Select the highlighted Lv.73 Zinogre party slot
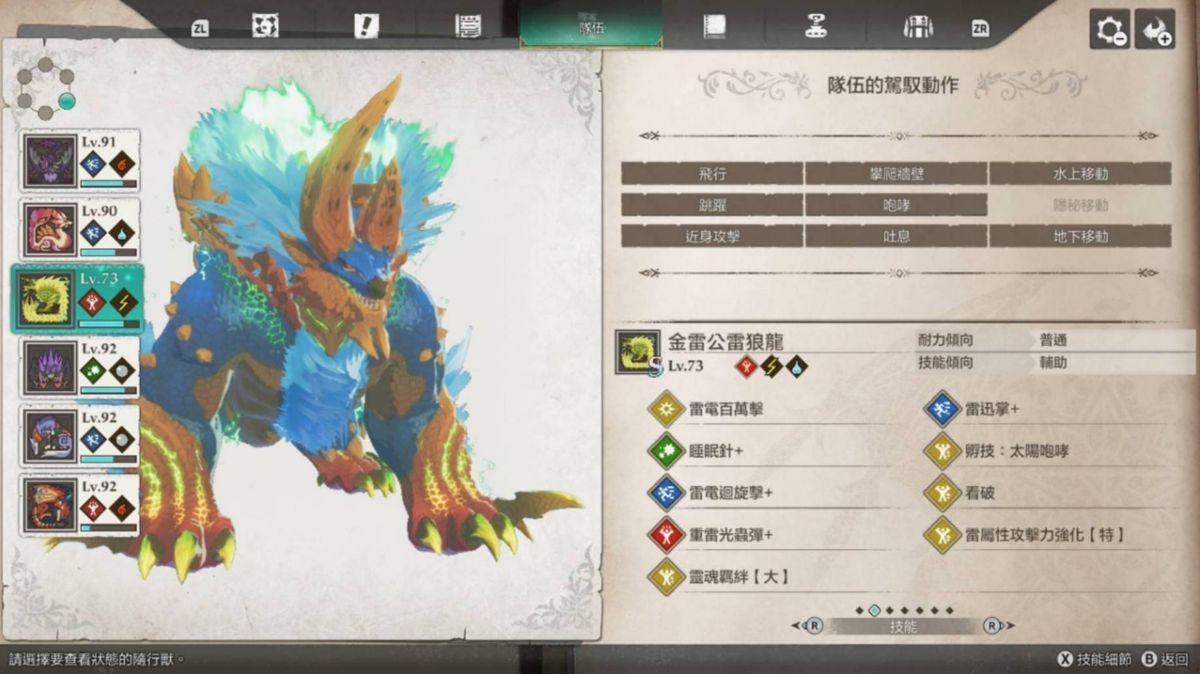This screenshot has height=674, width=1200. [x=78, y=298]
